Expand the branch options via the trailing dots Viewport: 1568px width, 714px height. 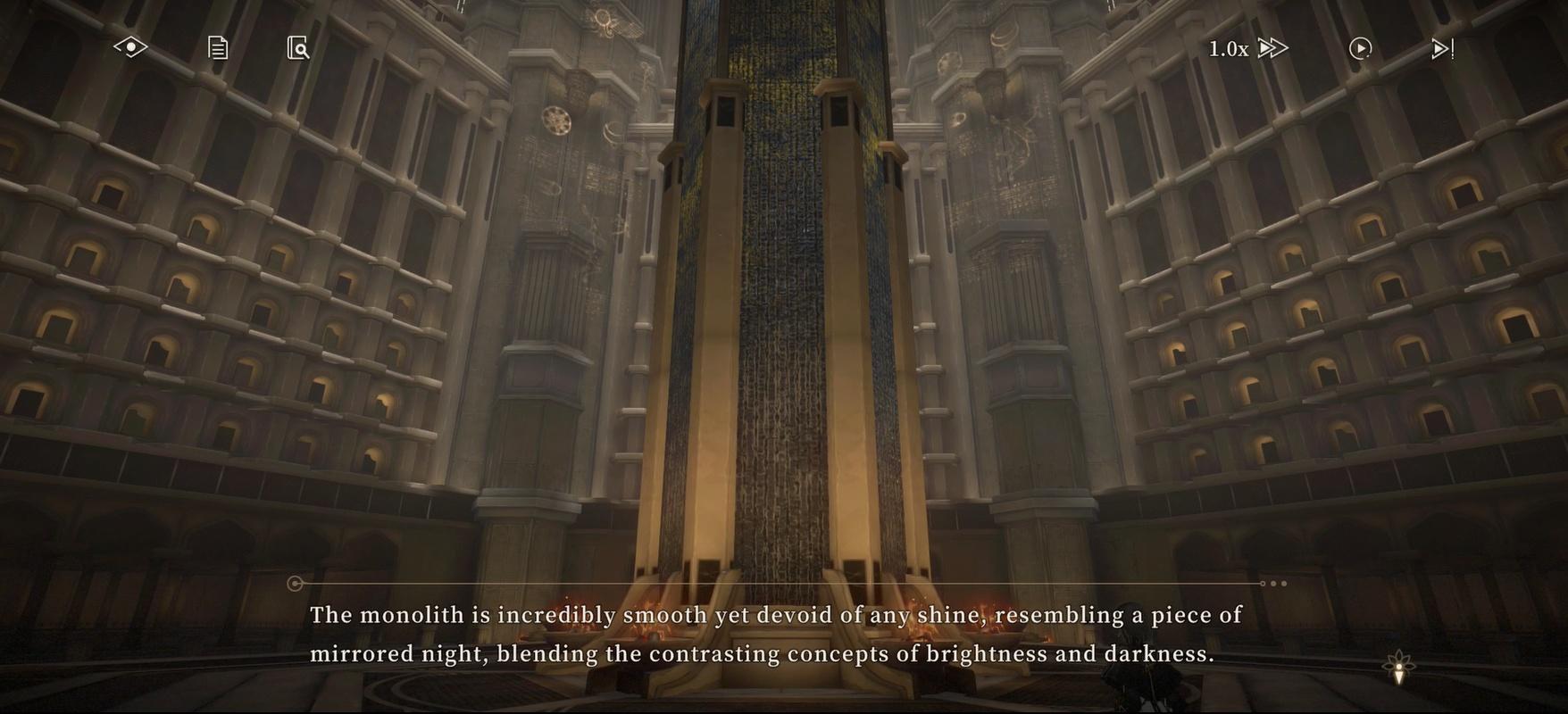tap(1274, 583)
